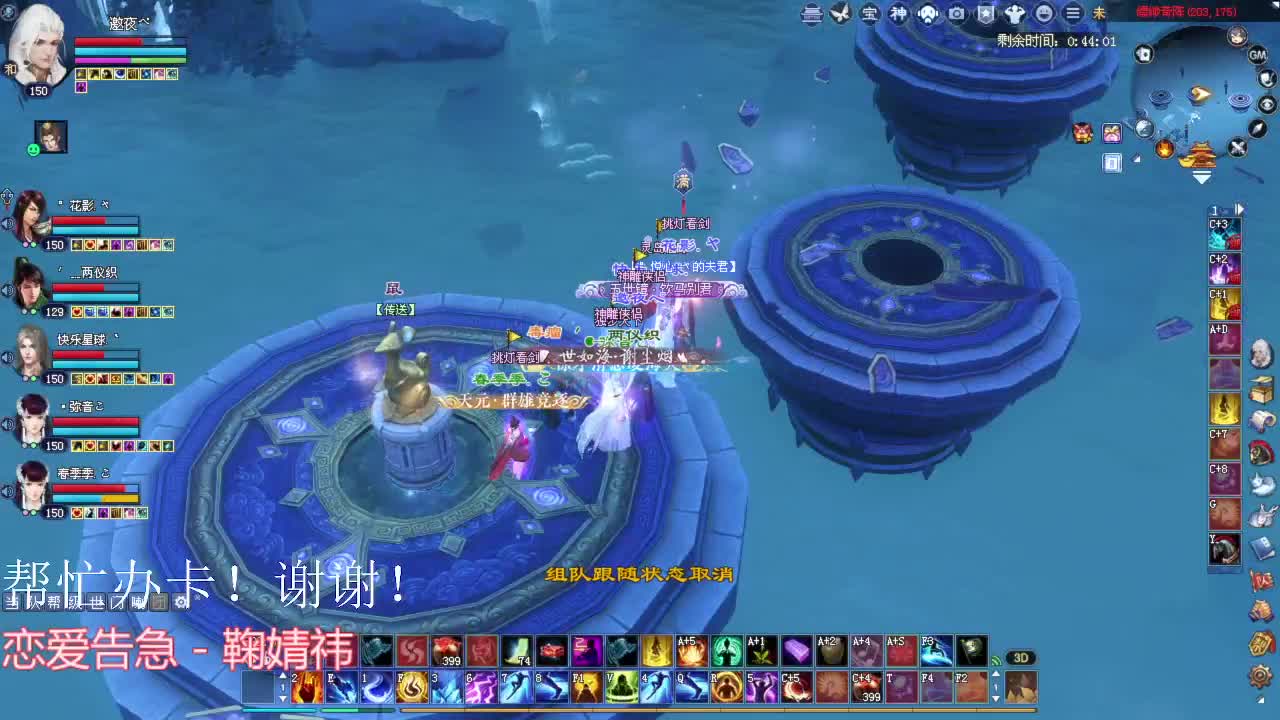This screenshot has width=1280, height=720.
Task: Switch to the 世 chat channel tab
Action: pyautogui.click(x=97, y=601)
